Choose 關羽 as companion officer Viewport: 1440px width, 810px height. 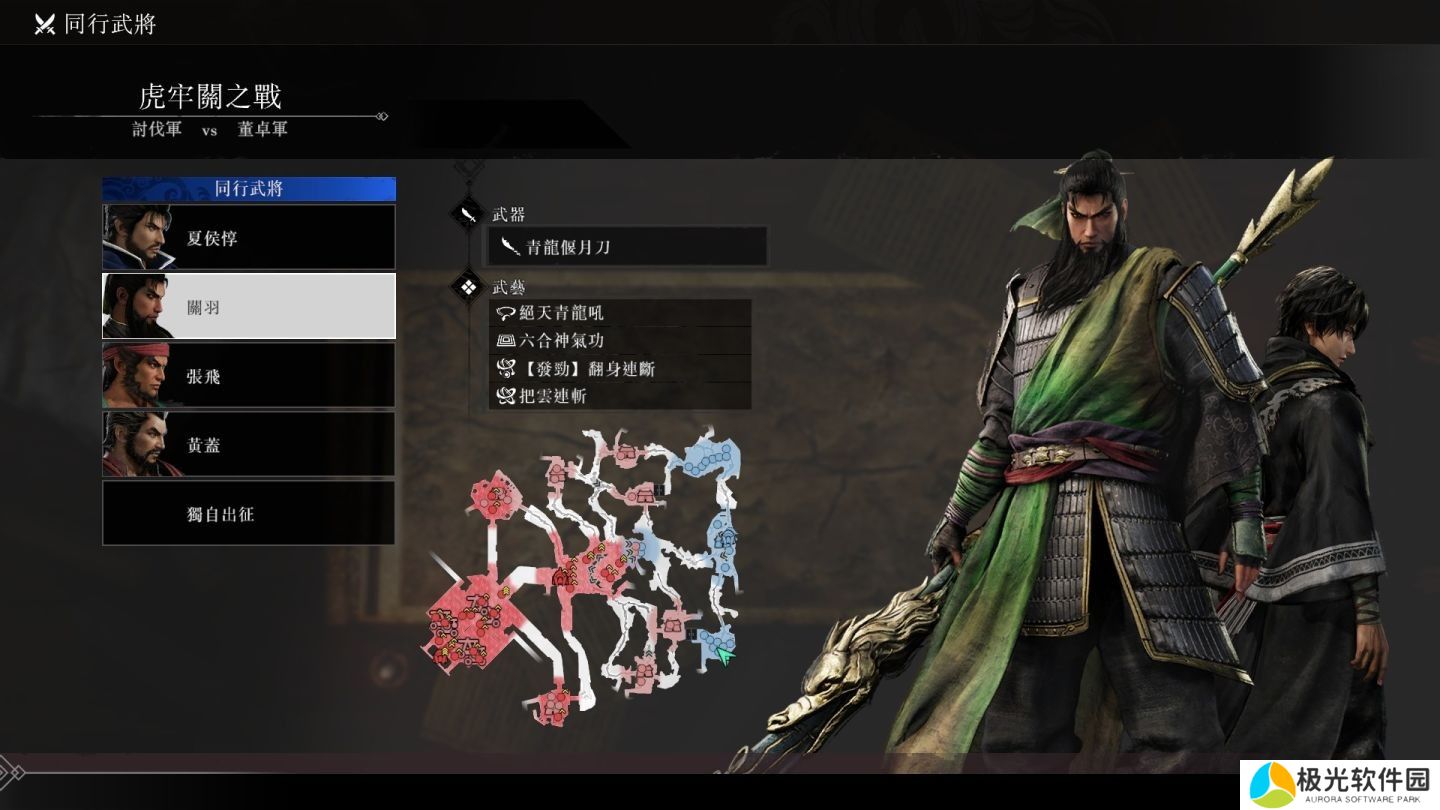pyautogui.click(x=249, y=307)
